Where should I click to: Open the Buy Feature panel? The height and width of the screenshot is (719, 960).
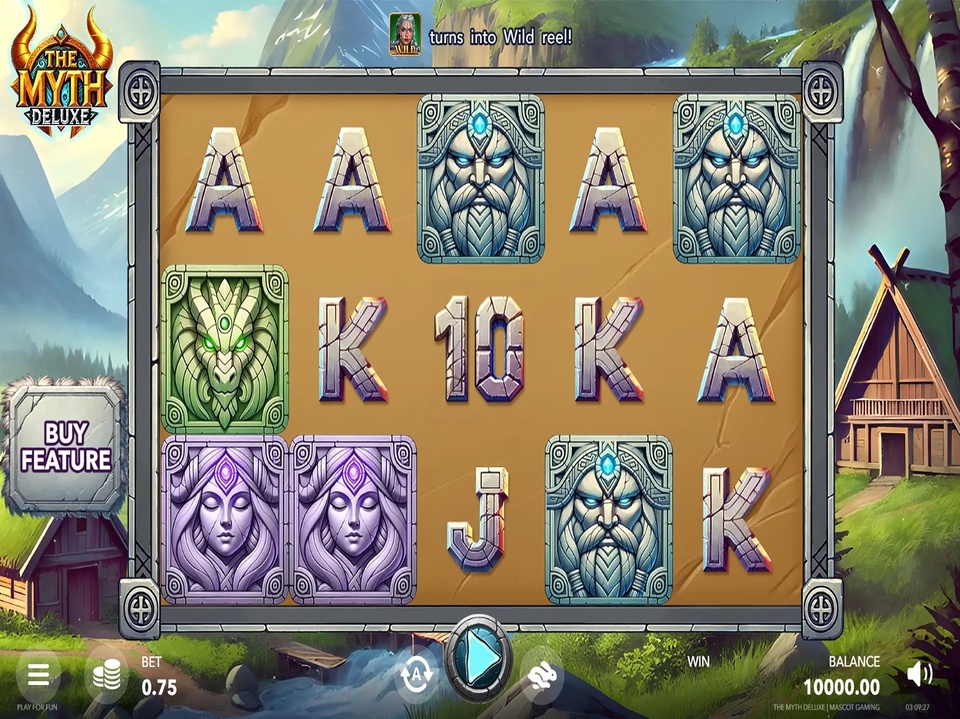65,447
